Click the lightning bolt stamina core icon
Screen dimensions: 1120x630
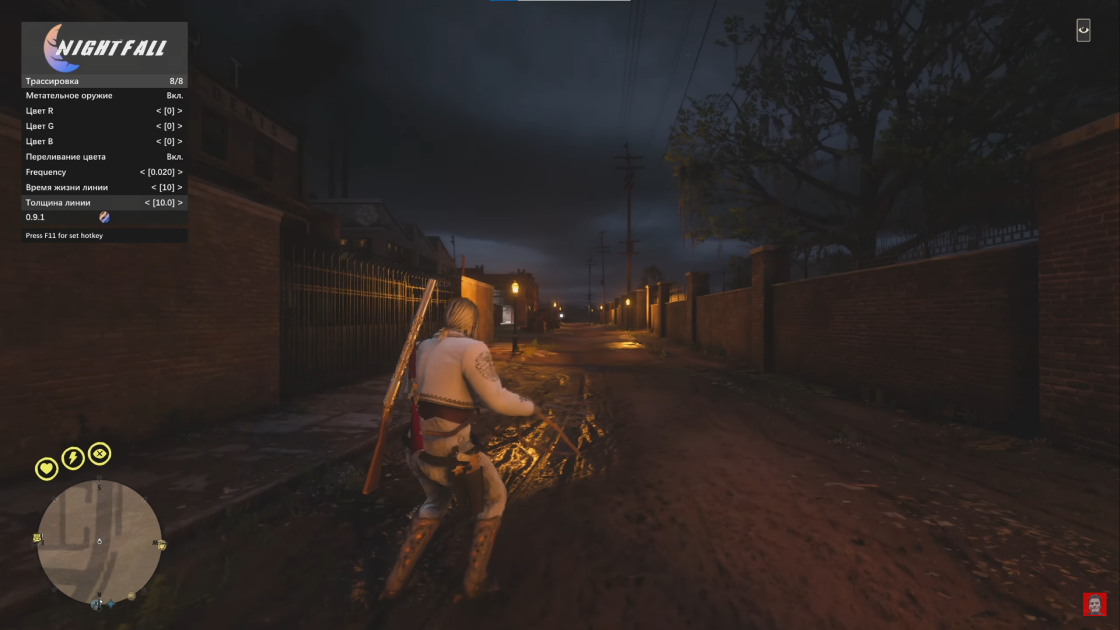(x=73, y=458)
